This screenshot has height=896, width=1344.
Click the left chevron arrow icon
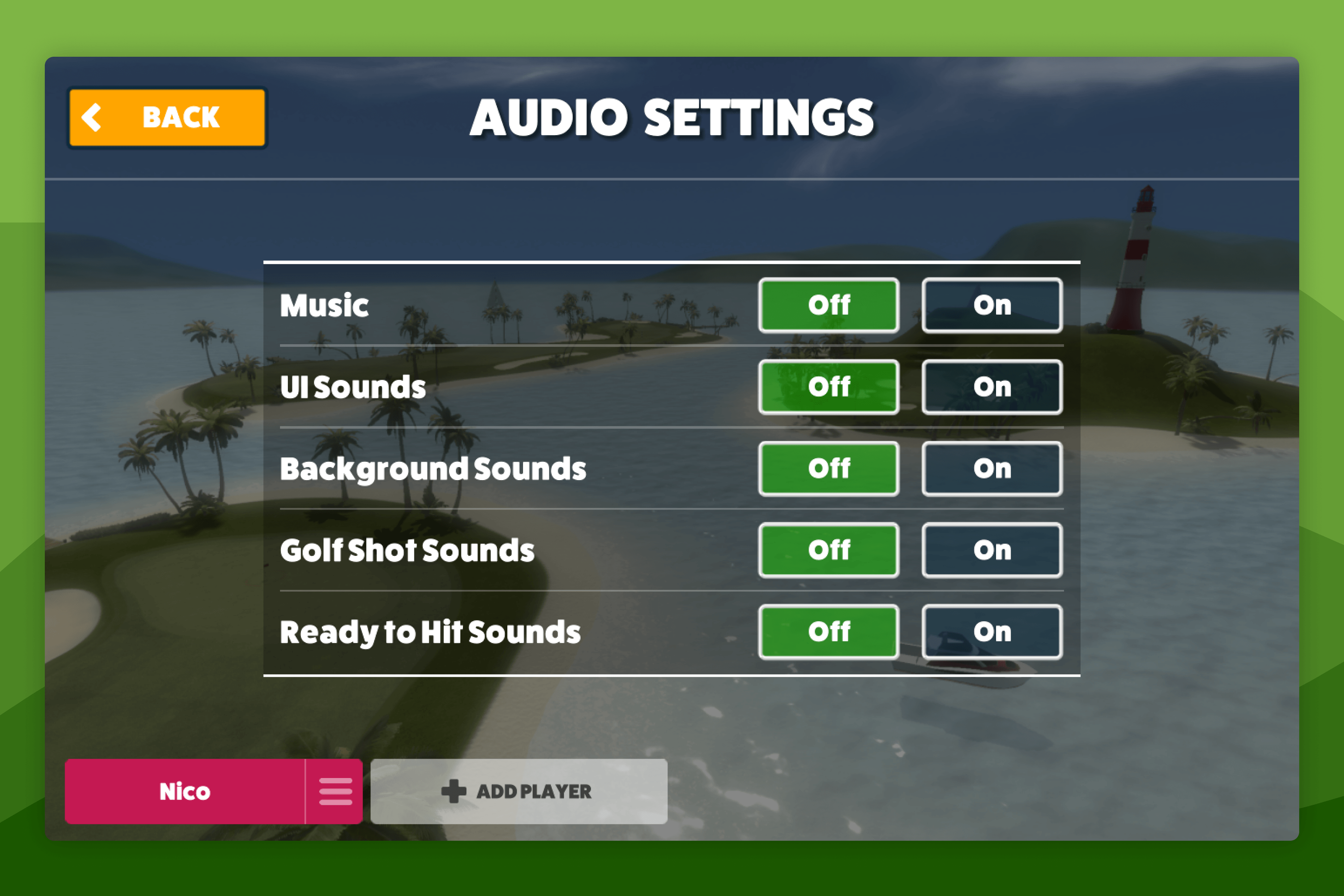pos(93,116)
